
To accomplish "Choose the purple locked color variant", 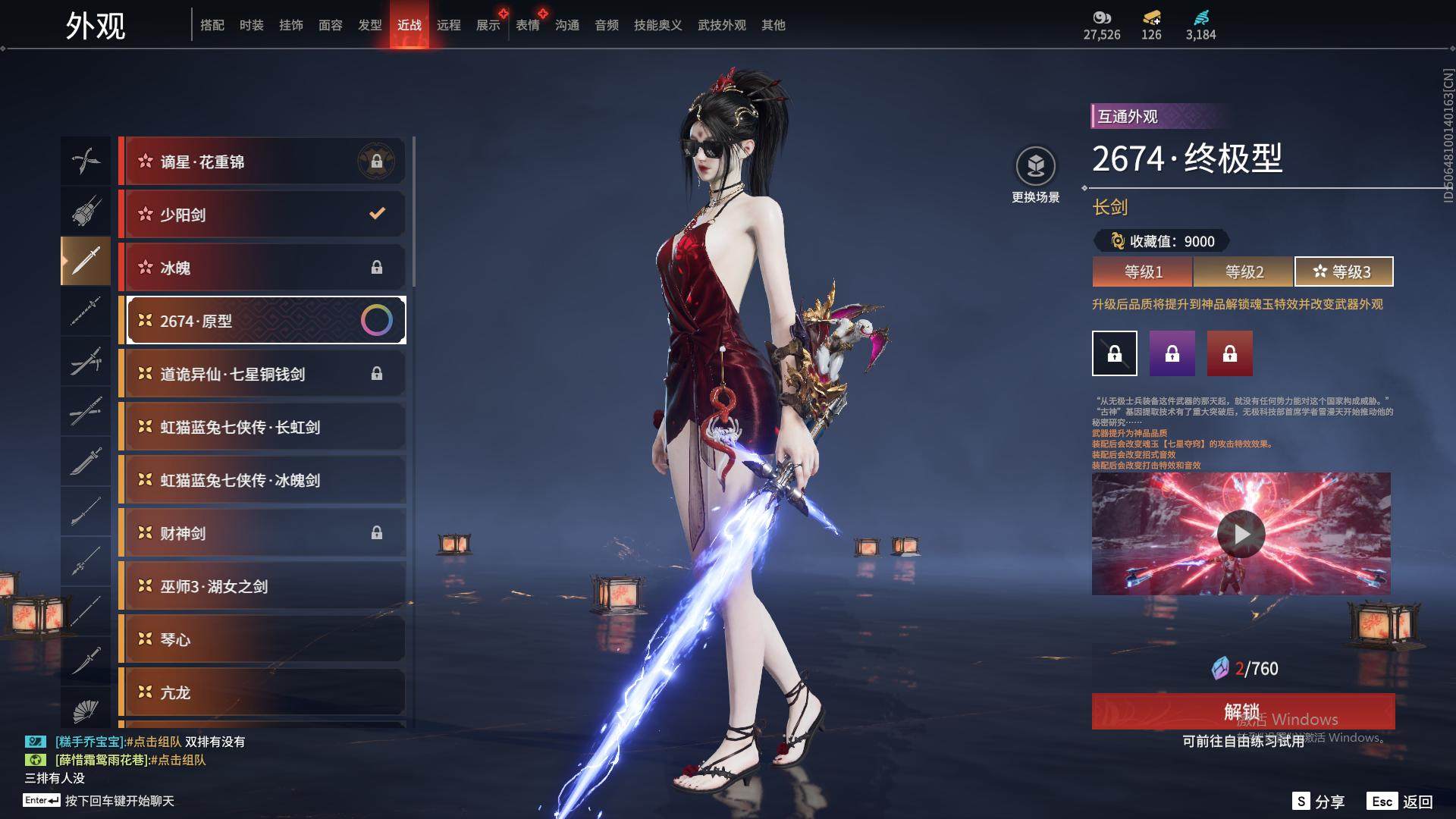I will click(x=1172, y=353).
